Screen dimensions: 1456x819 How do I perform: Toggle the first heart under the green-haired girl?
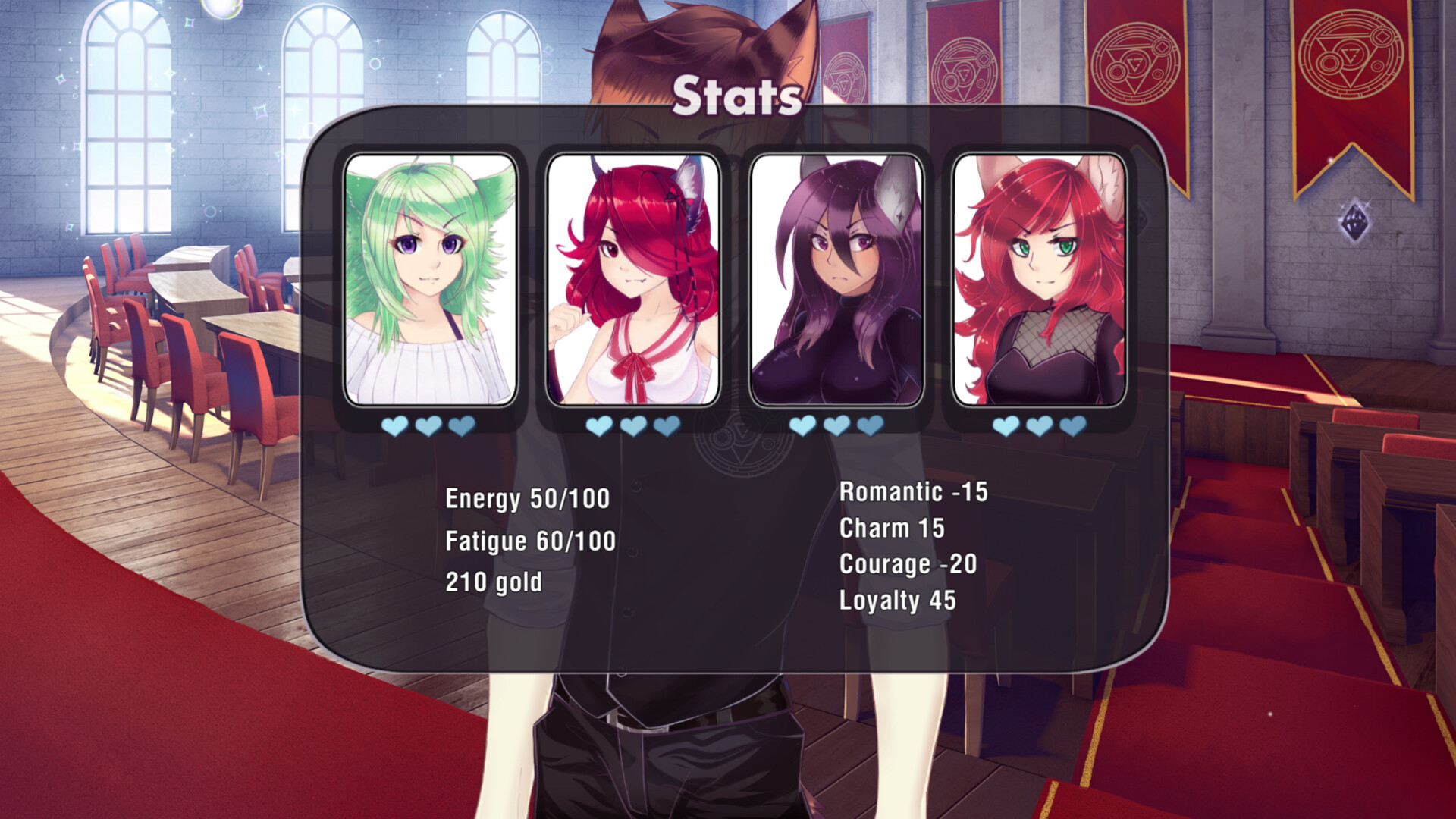click(x=395, y=427)
